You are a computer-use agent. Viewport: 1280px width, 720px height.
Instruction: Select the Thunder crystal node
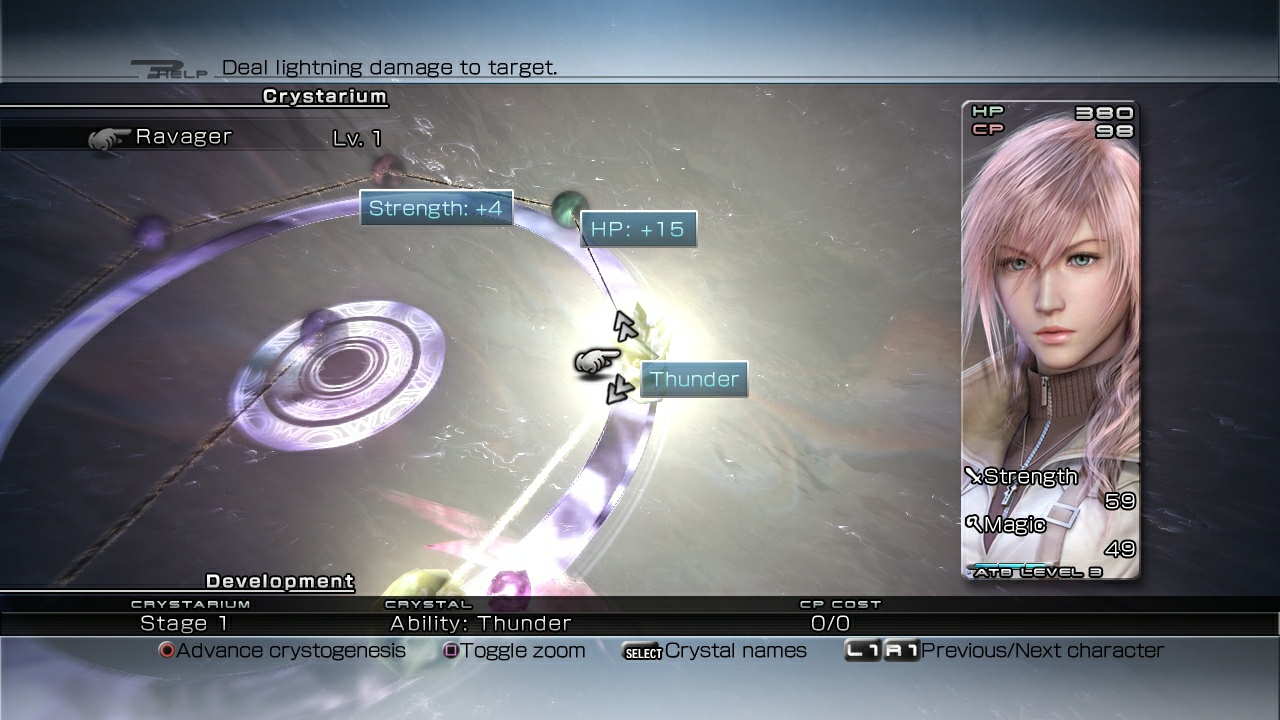[x=694, y=379]
